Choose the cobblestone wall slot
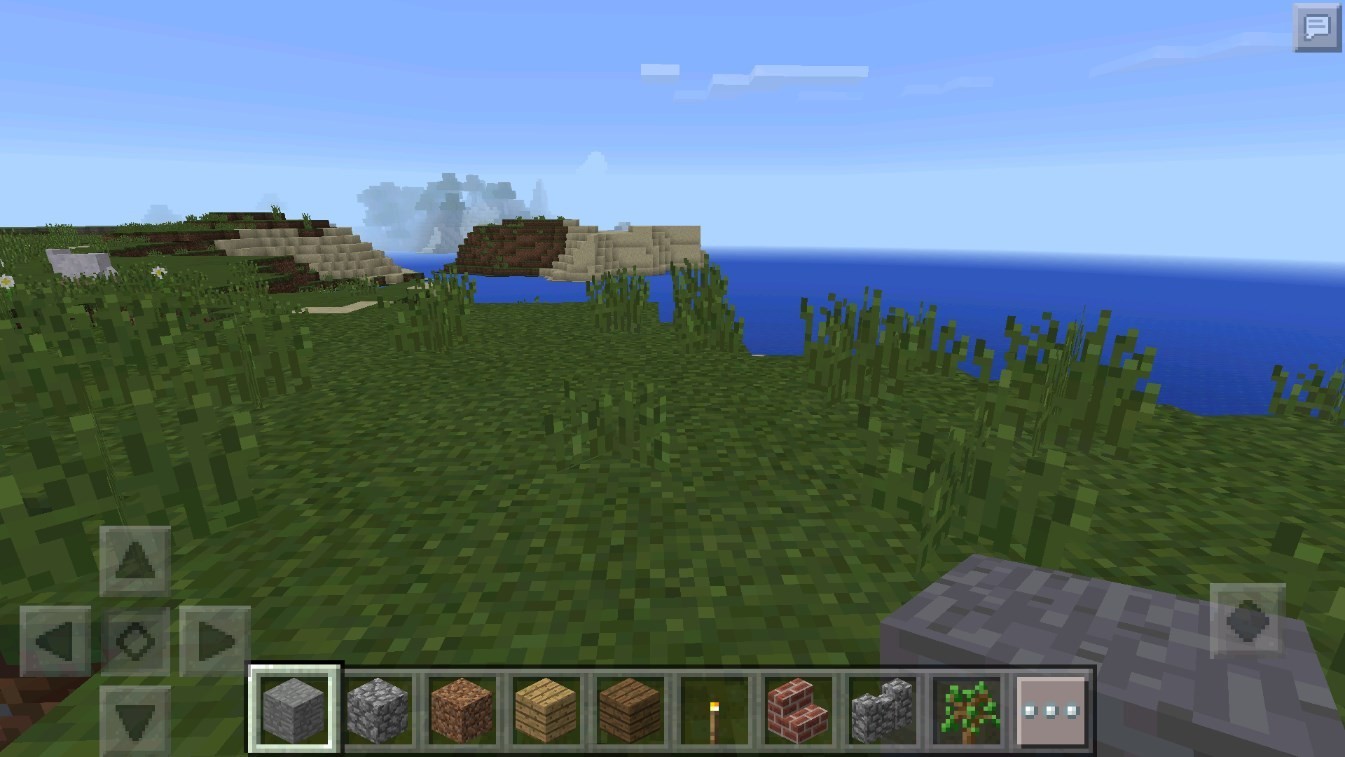1345x757 pixels. pos(881,709)
